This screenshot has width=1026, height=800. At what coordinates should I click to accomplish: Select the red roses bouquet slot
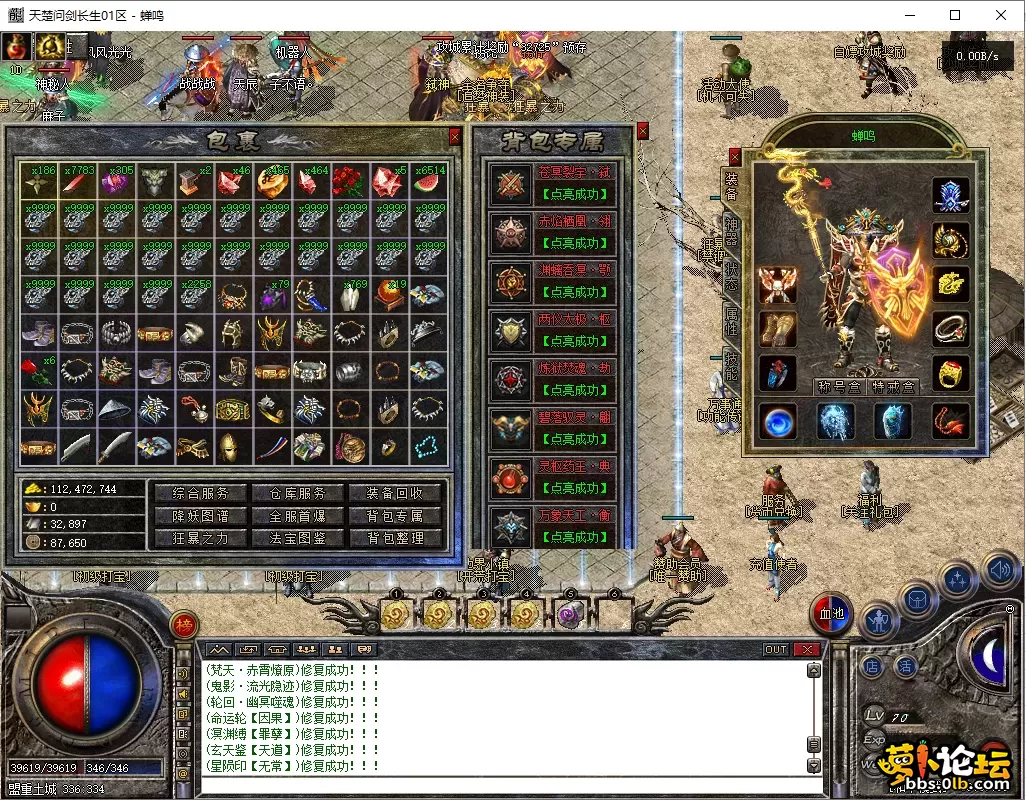pos(350,181)
